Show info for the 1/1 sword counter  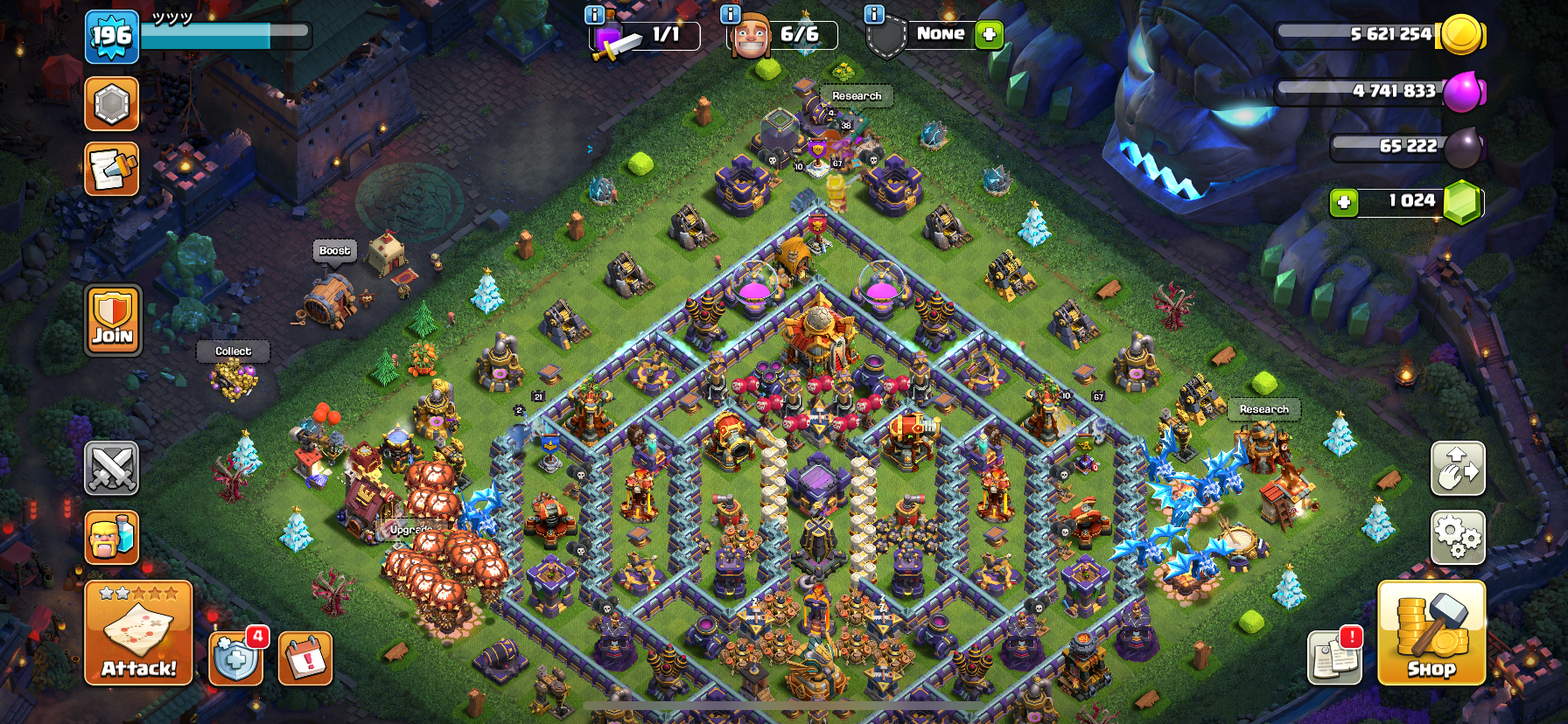point(594,14)
